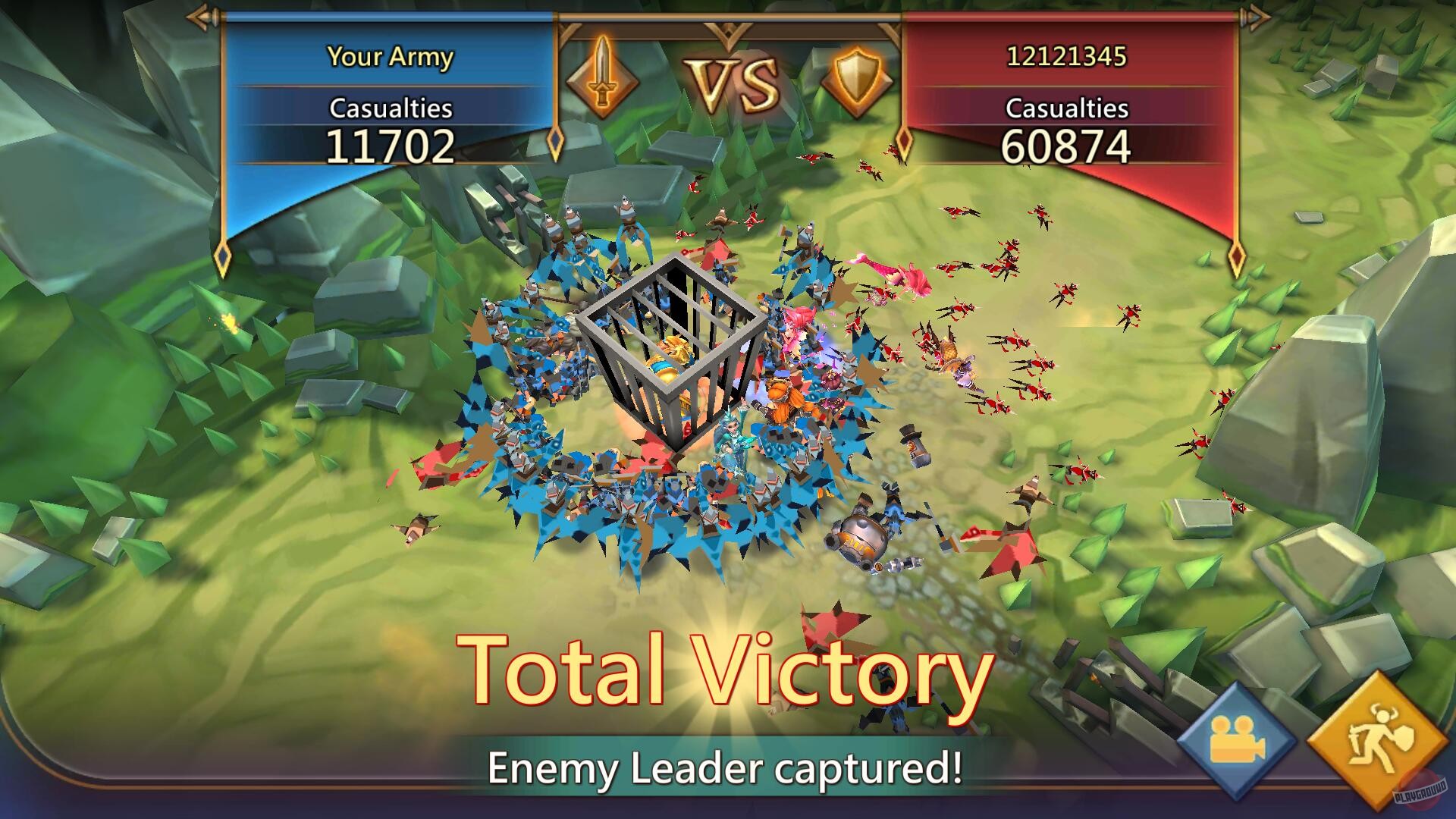
Task: Tap the diamond pin under the red banner
Action: tap(1238, 259)
